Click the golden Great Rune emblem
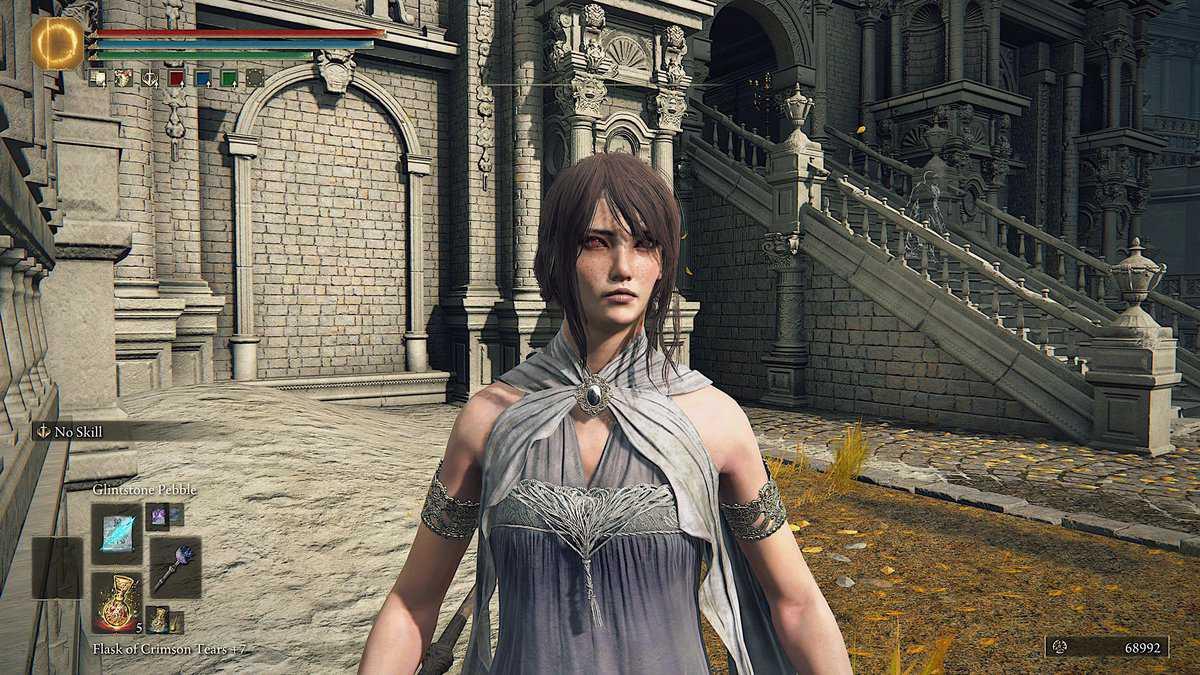 click(x=57, y=44)
